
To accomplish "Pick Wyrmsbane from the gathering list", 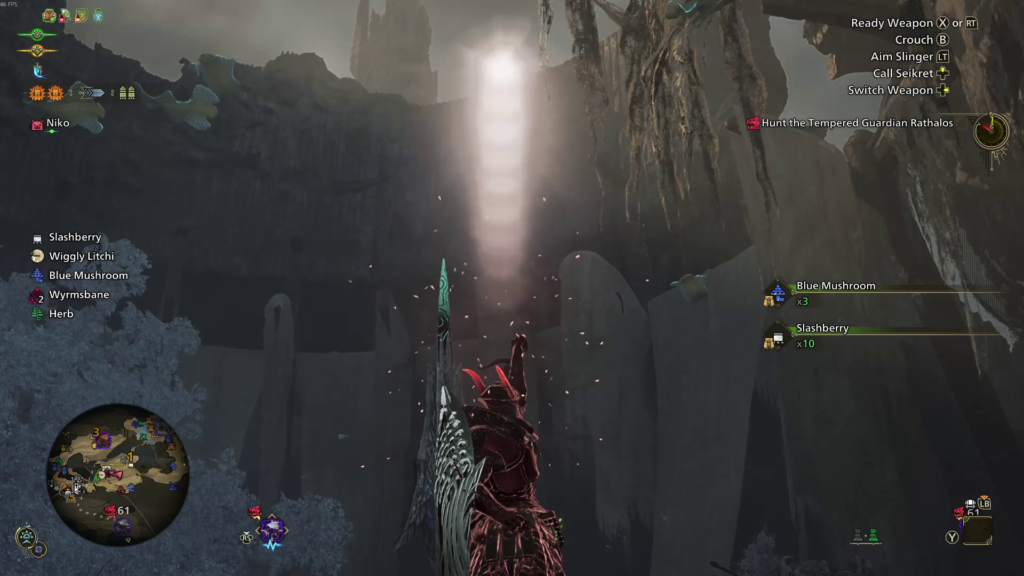I will tap(78, 295).
